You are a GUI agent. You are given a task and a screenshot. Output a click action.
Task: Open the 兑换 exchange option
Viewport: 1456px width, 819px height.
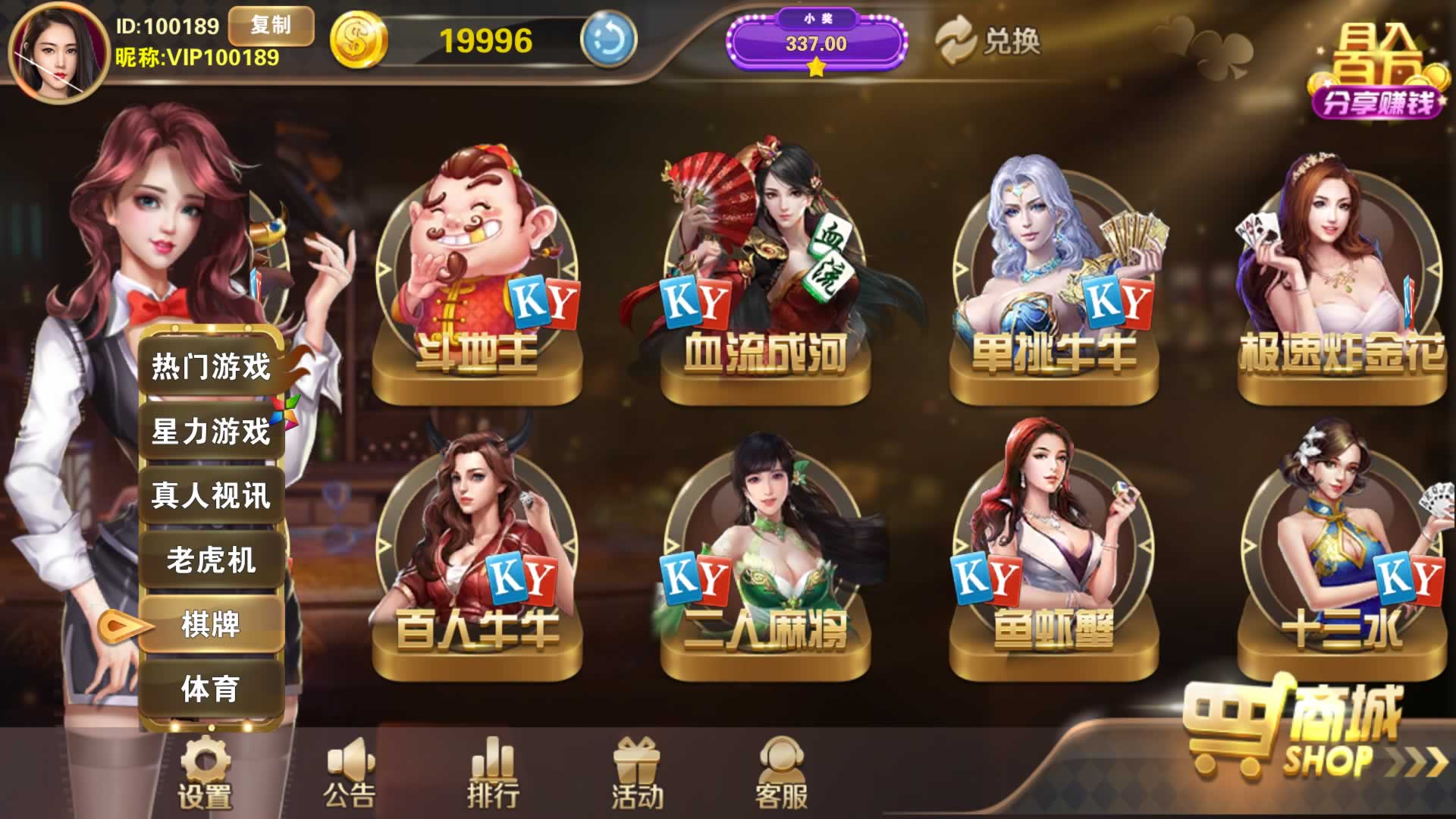coord(989,41)
